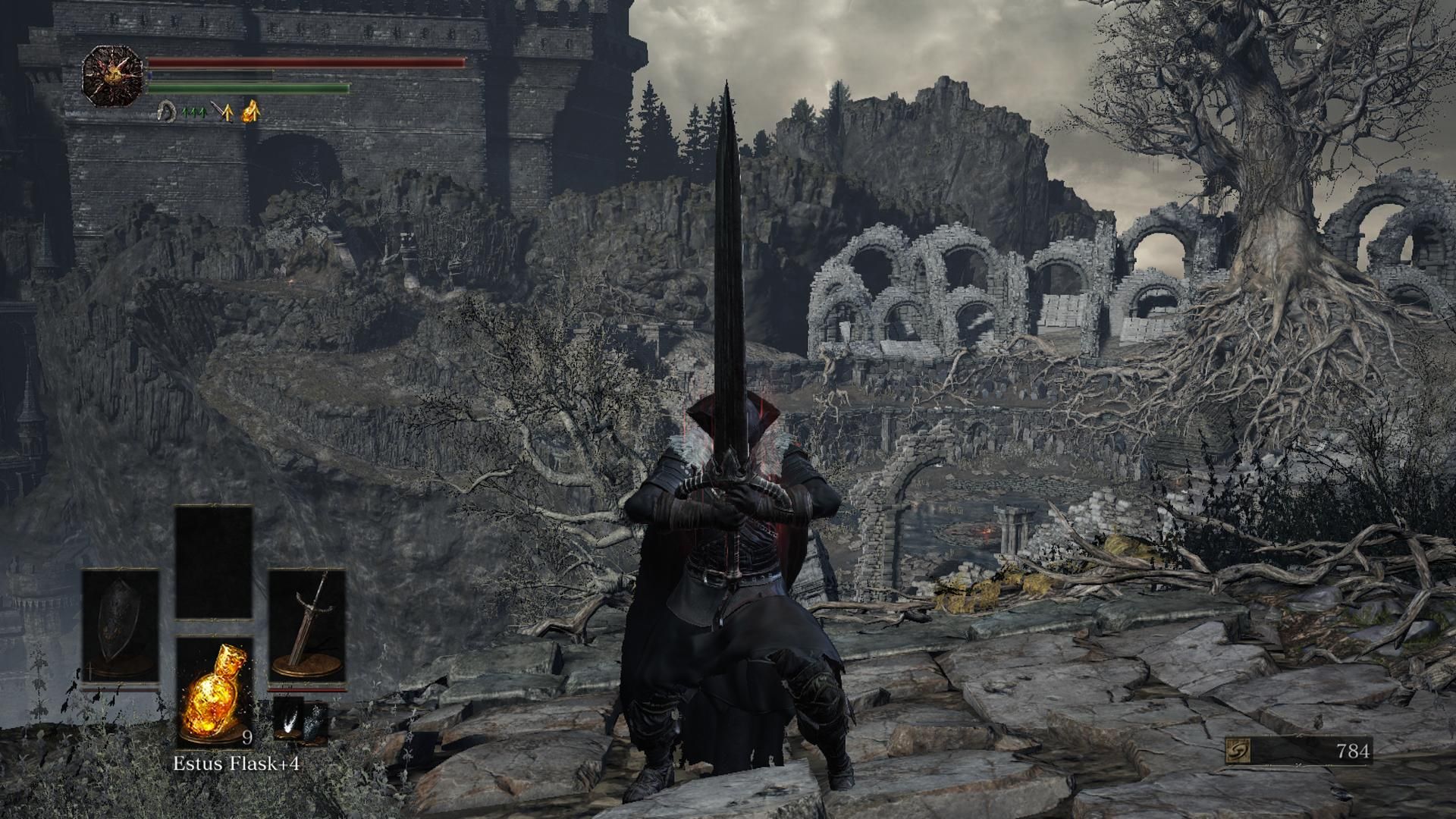Select the Estus Flask+4 item slot

pyautogui.click(x=215, y=692)
